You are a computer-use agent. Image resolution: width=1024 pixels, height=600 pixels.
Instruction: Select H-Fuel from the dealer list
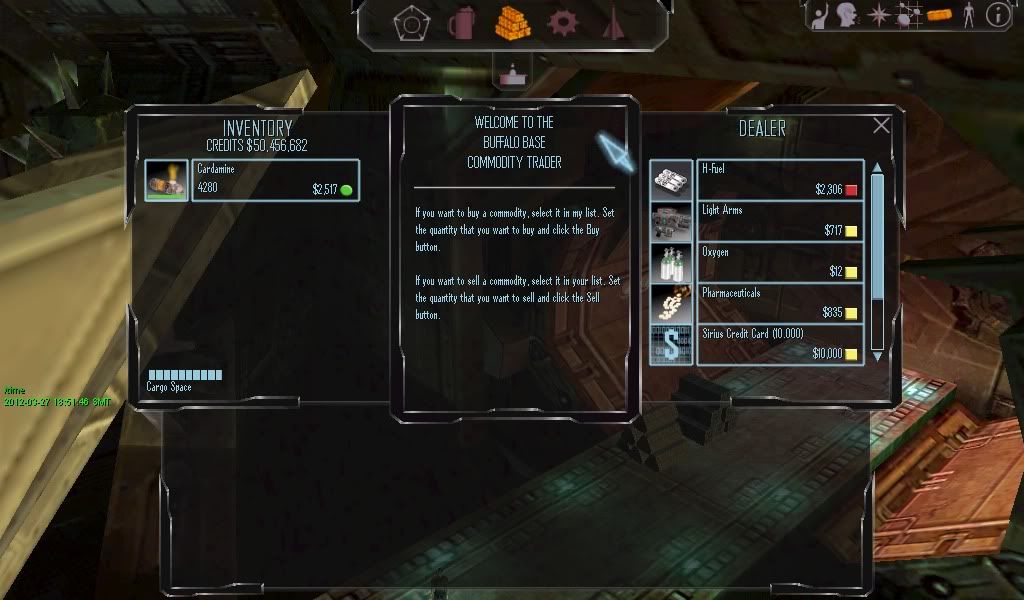tap(780, 180)
